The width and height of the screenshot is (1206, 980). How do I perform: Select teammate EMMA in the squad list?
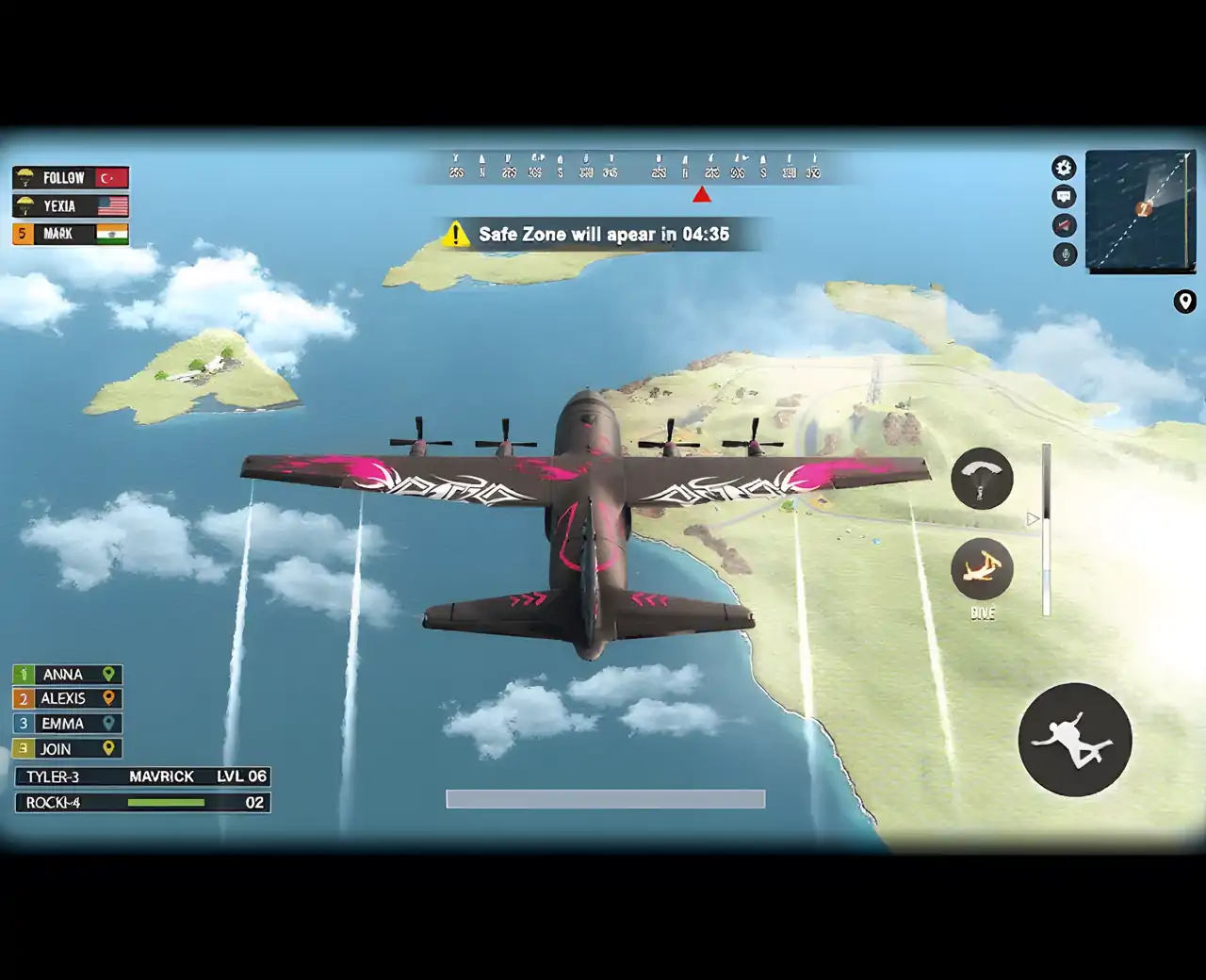point(67,724)
